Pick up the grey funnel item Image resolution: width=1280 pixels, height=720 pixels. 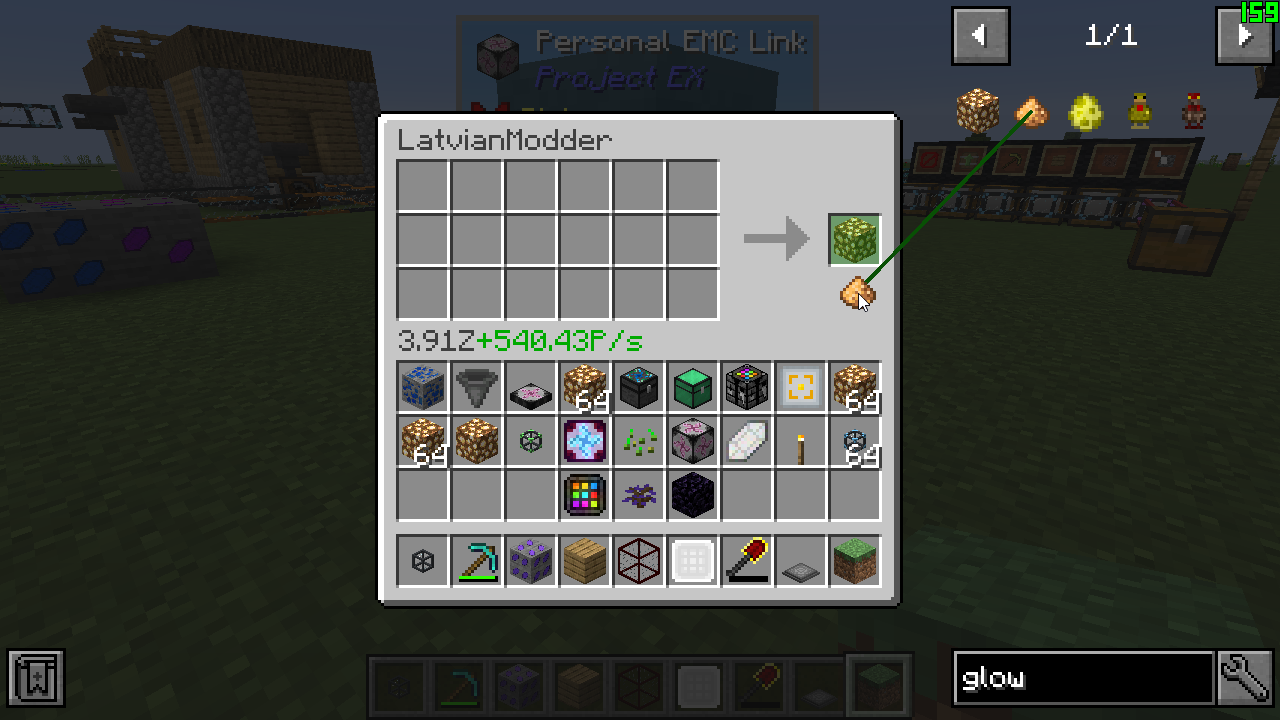[477, 388]
